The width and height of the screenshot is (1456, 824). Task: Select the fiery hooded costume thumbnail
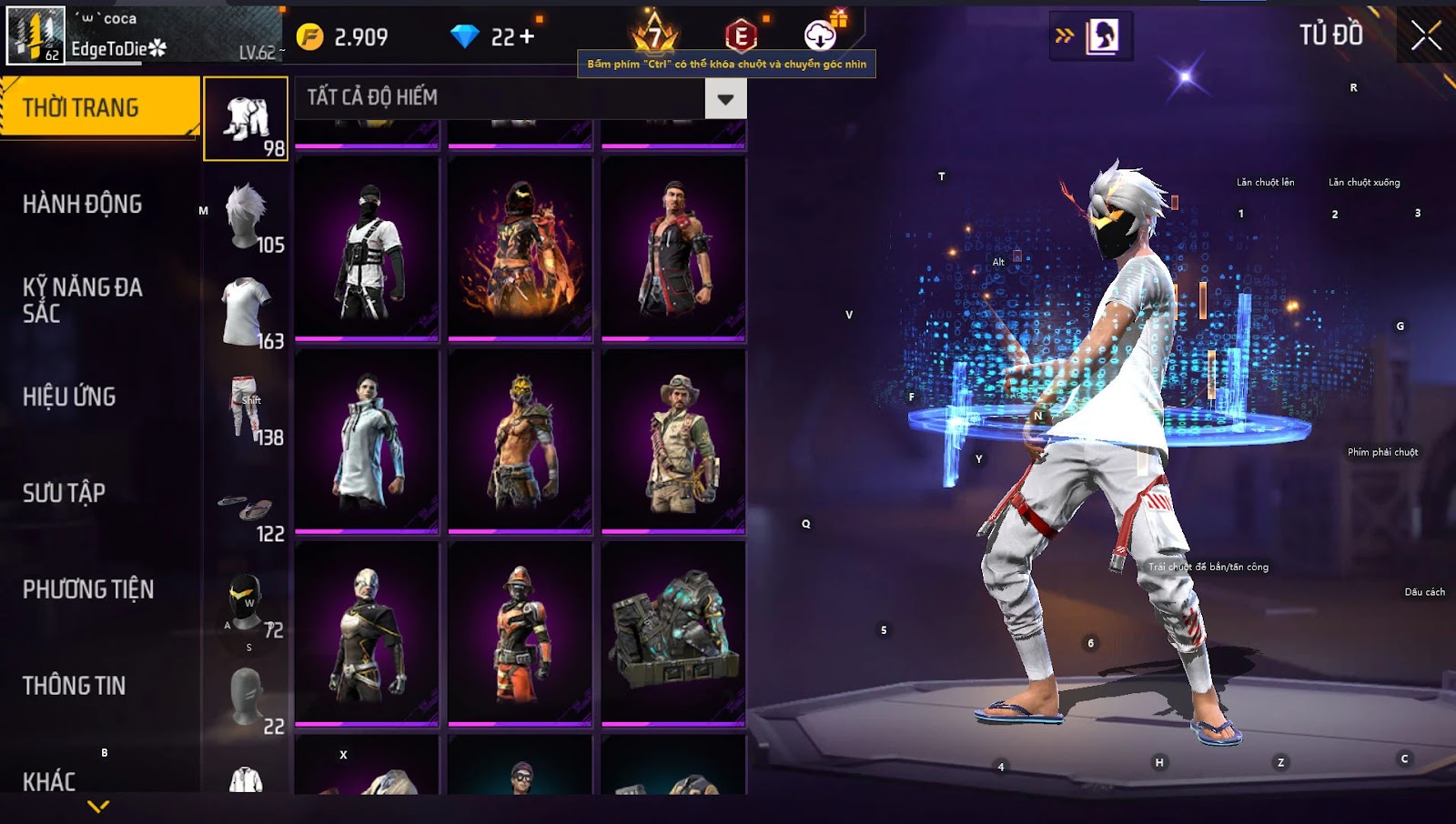(x=521, y=249)
